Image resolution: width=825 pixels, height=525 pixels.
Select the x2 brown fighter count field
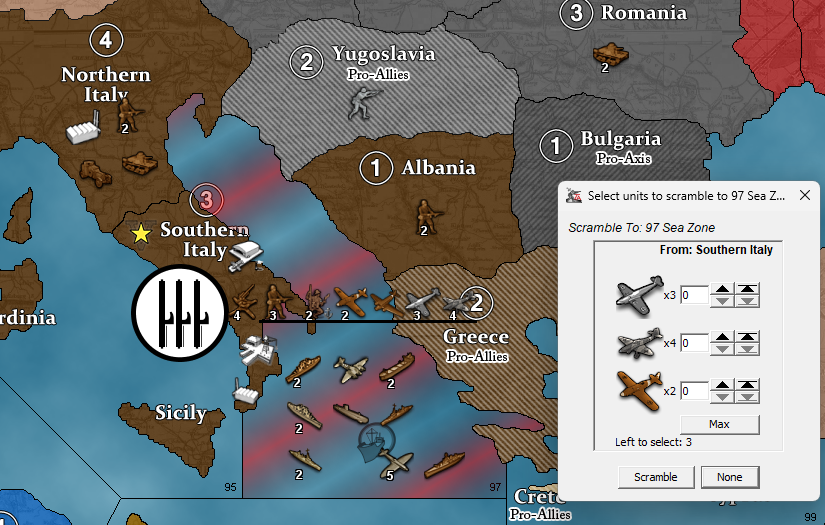(695, 391)
